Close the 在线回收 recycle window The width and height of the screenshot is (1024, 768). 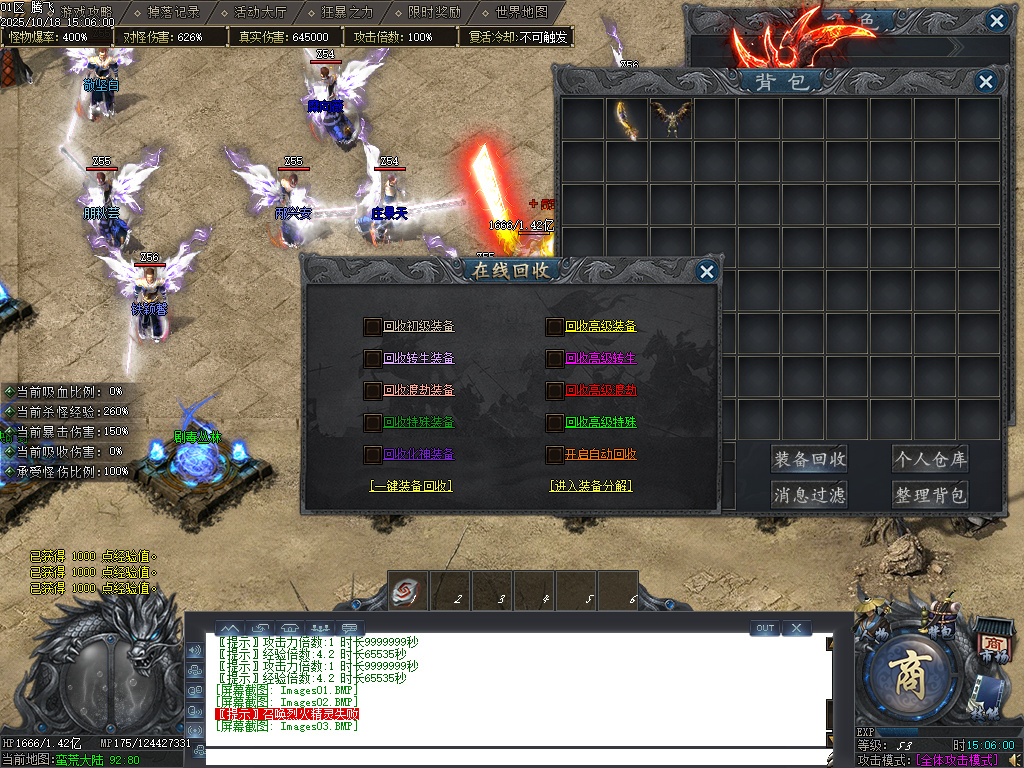pos(706,271)
